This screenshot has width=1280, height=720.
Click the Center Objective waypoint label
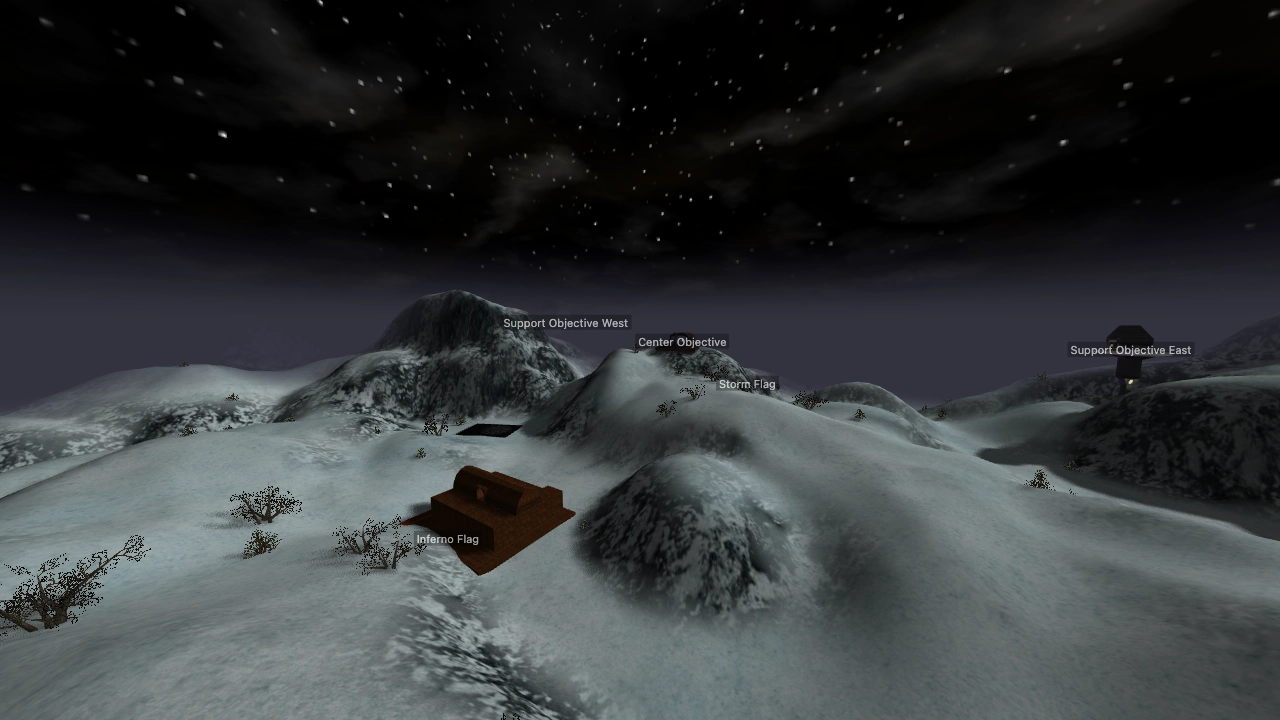tap(682, 341)
